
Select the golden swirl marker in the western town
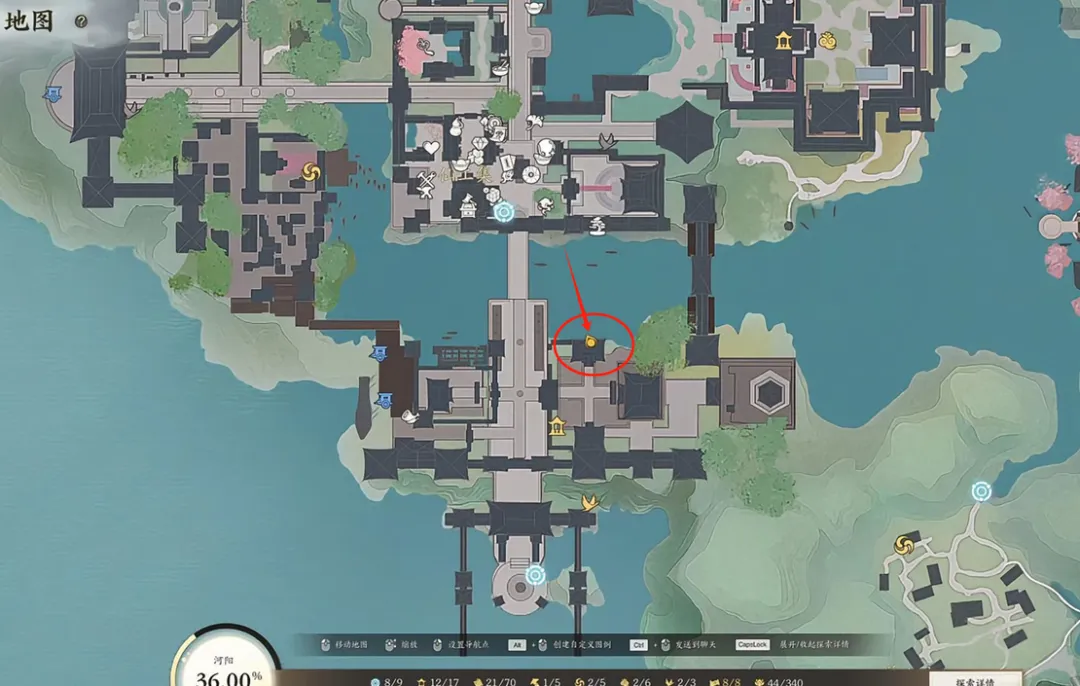[309, 171]
